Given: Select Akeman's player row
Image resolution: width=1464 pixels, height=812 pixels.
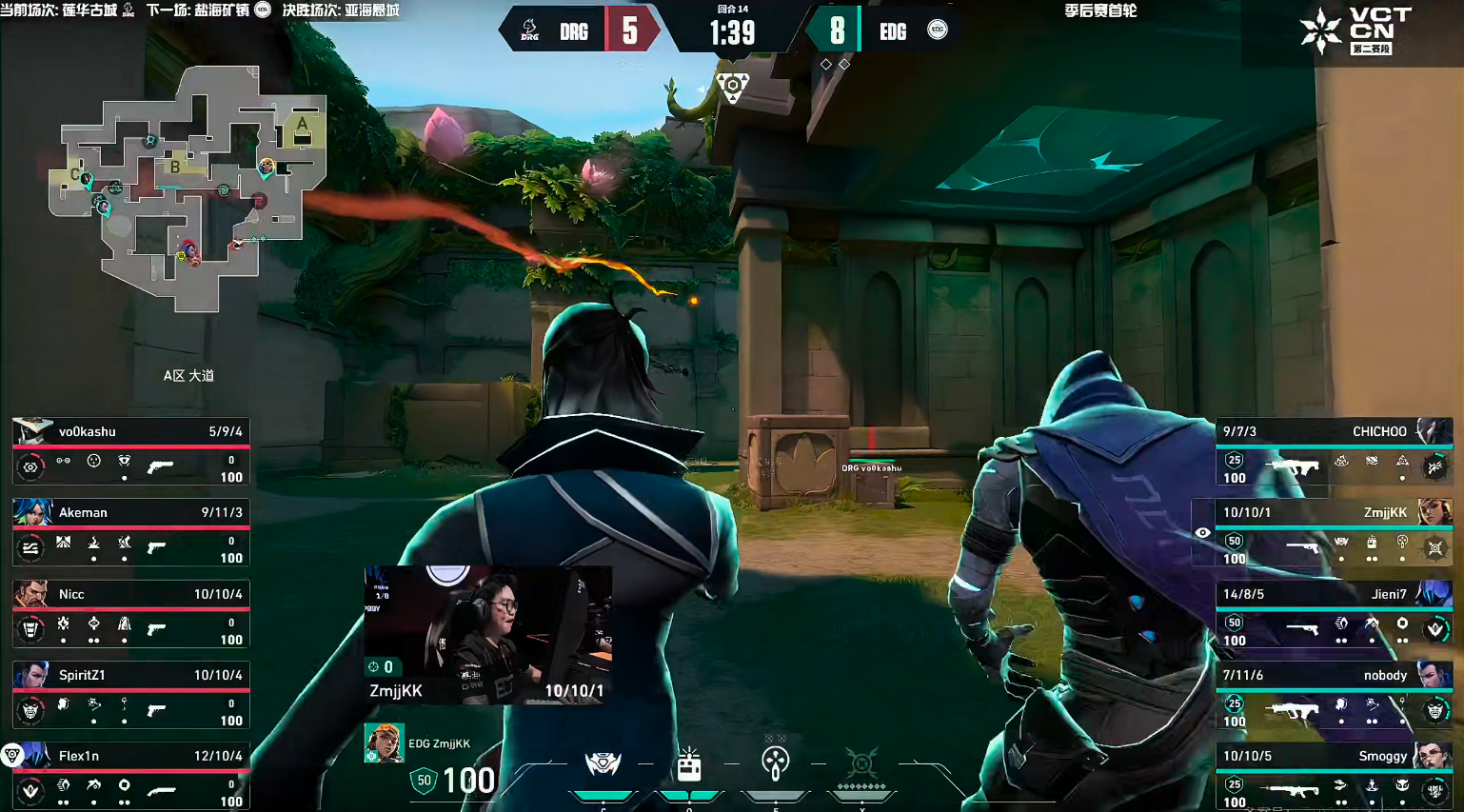Looking at the screenshot, I should [130, 531].
